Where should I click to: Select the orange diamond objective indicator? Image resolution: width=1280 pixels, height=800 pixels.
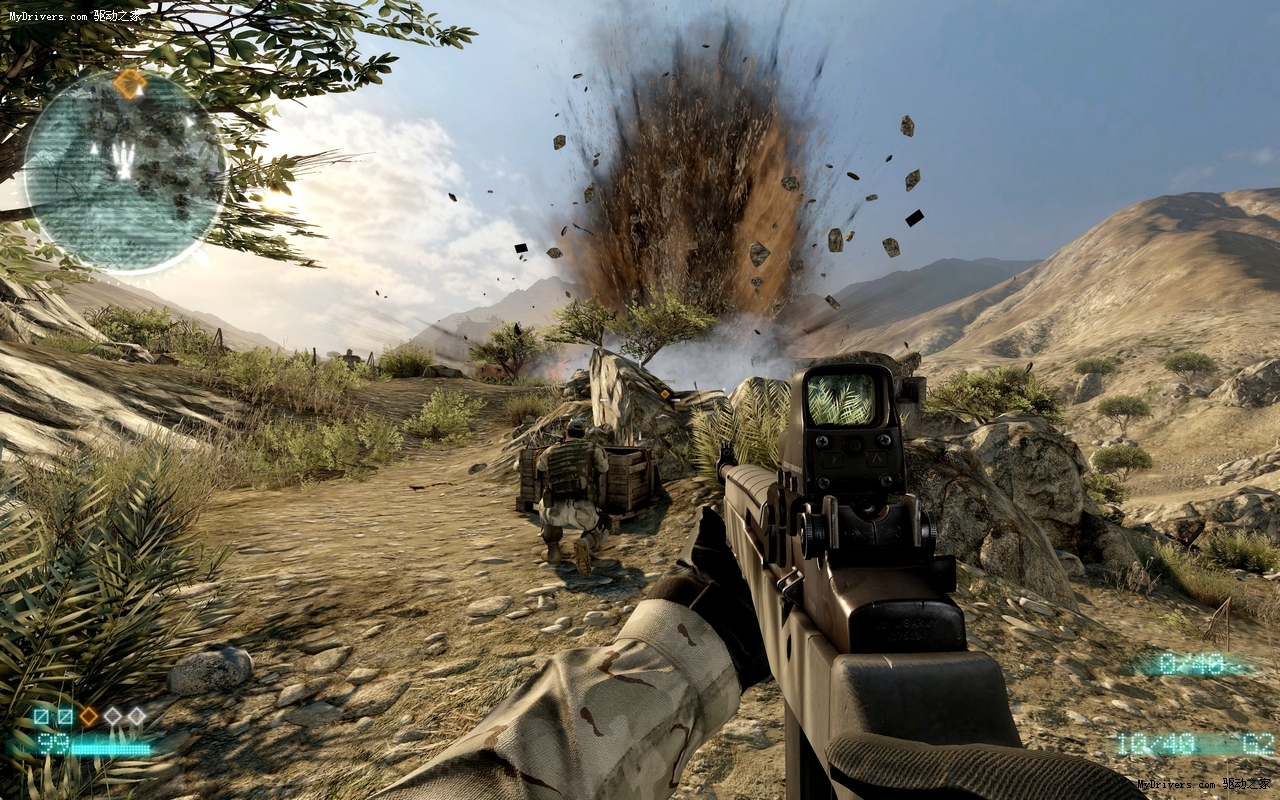[89, 716]
